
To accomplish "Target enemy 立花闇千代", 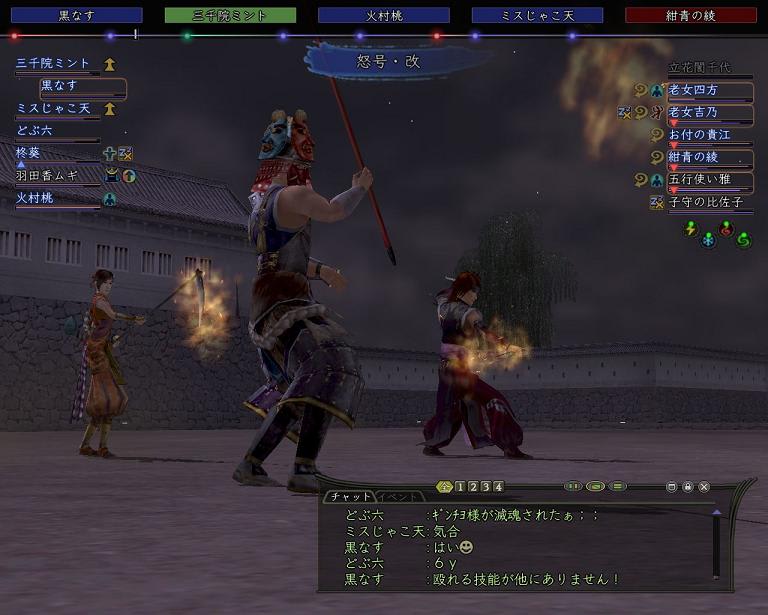I will point(708,68).
